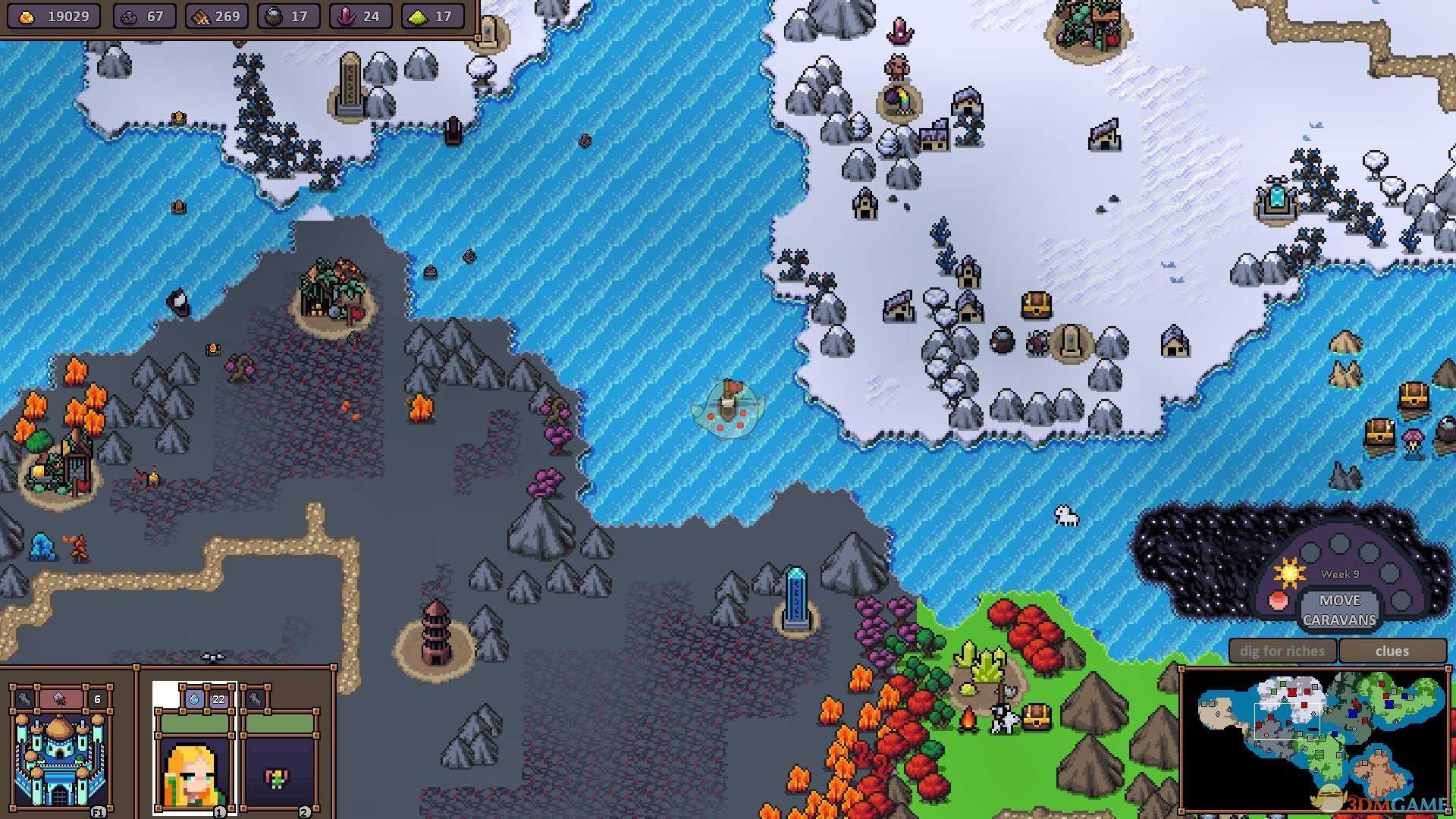1456x819 pixels.
Task: Click the Move Caravans button
Action: (x=1339, y=610)
